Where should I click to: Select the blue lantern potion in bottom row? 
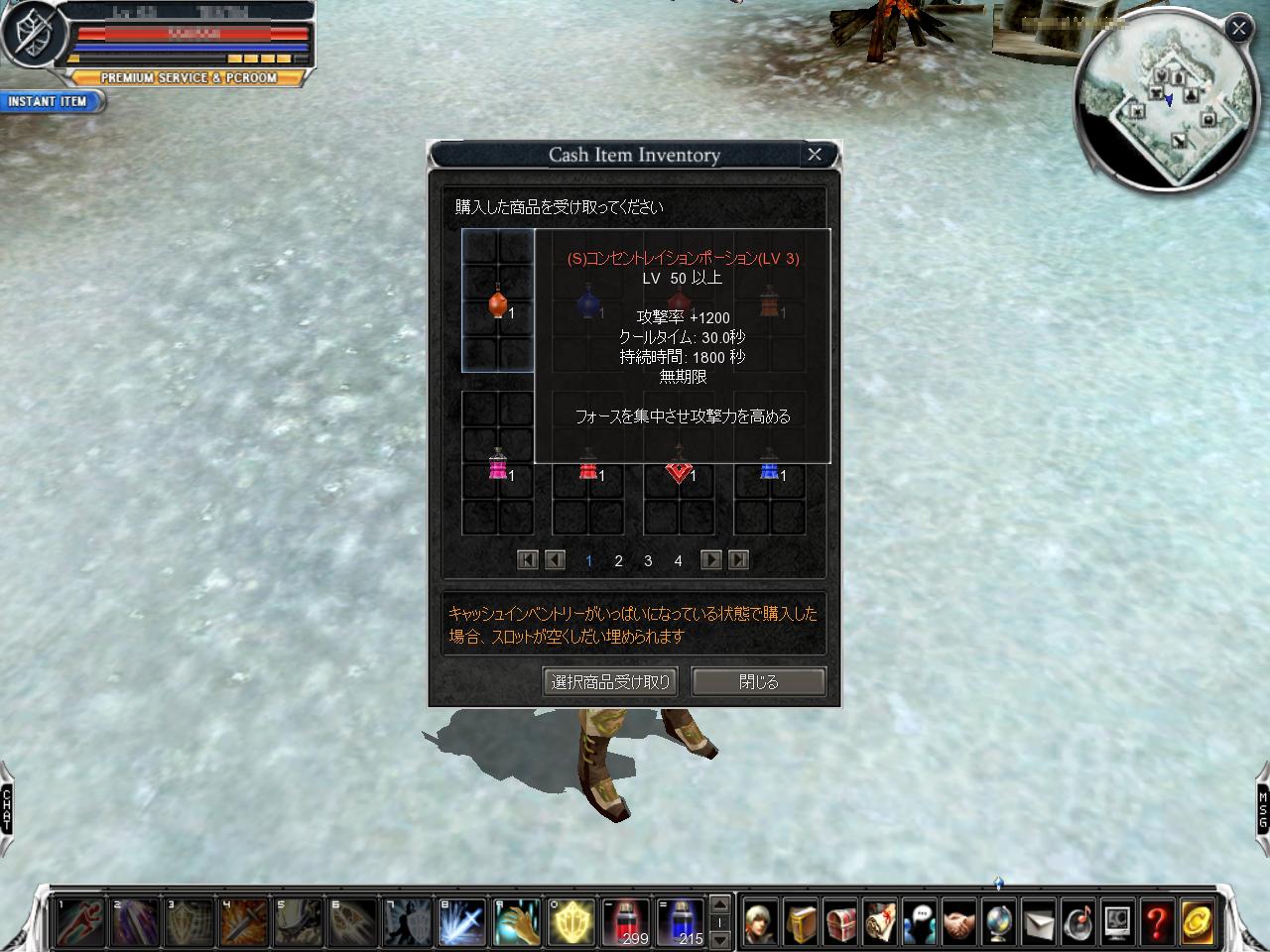click(x=769, y=465)
